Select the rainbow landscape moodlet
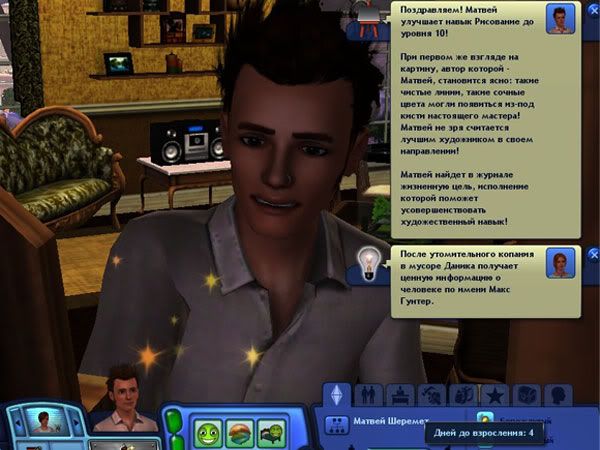 [x=240, y=433]
